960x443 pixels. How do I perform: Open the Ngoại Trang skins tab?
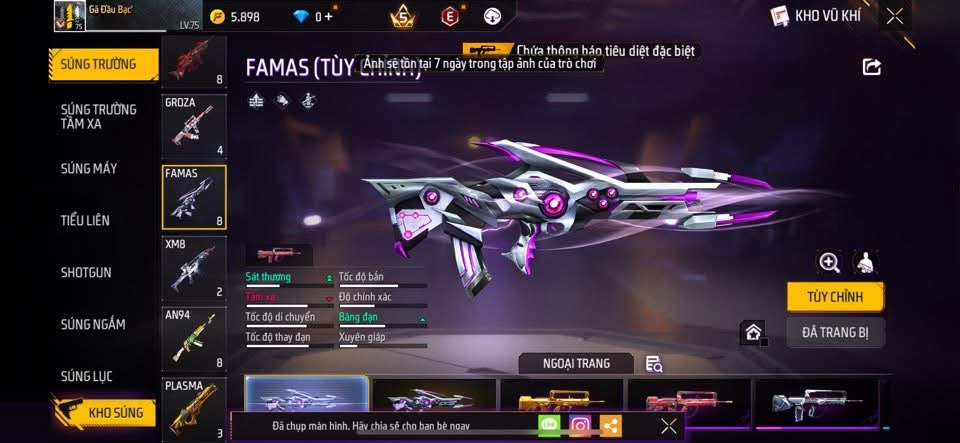(x=577, y=363)
